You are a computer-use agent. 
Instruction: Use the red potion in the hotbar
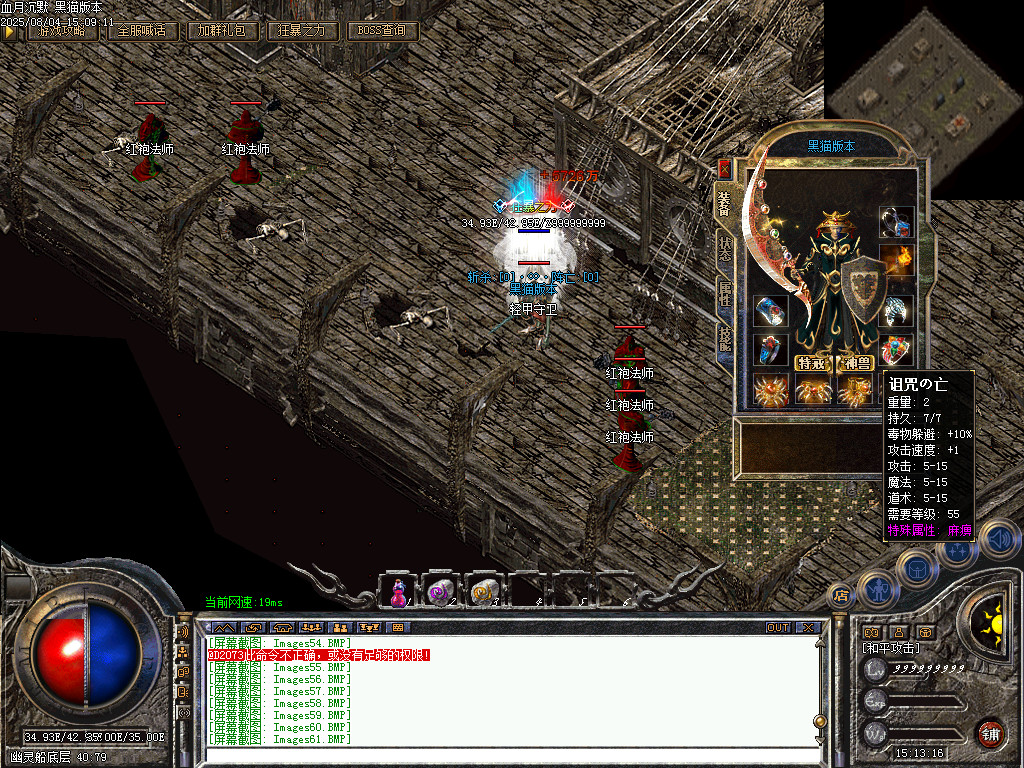point(398,592)
